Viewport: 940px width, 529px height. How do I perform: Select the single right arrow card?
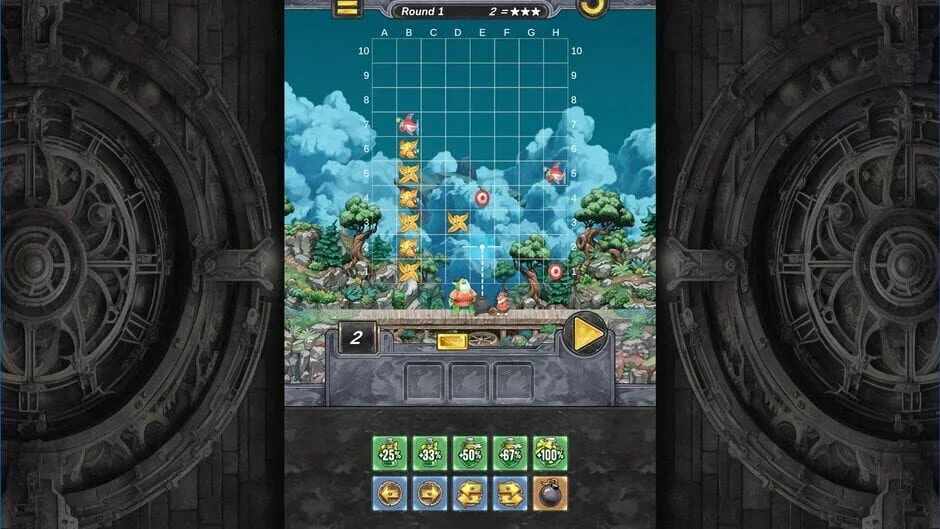pos(430,493)
